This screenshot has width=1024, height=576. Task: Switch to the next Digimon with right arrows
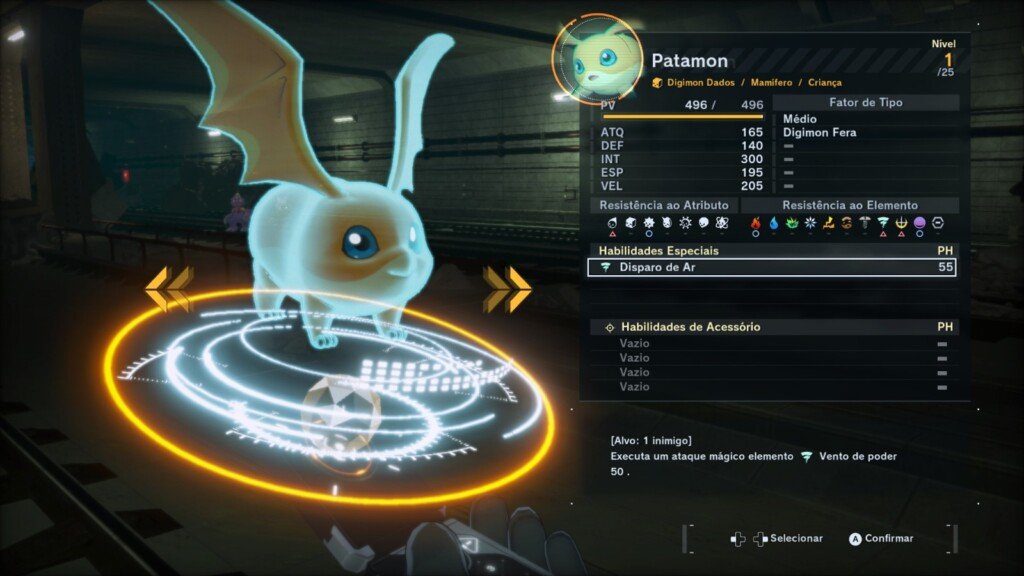507,289
